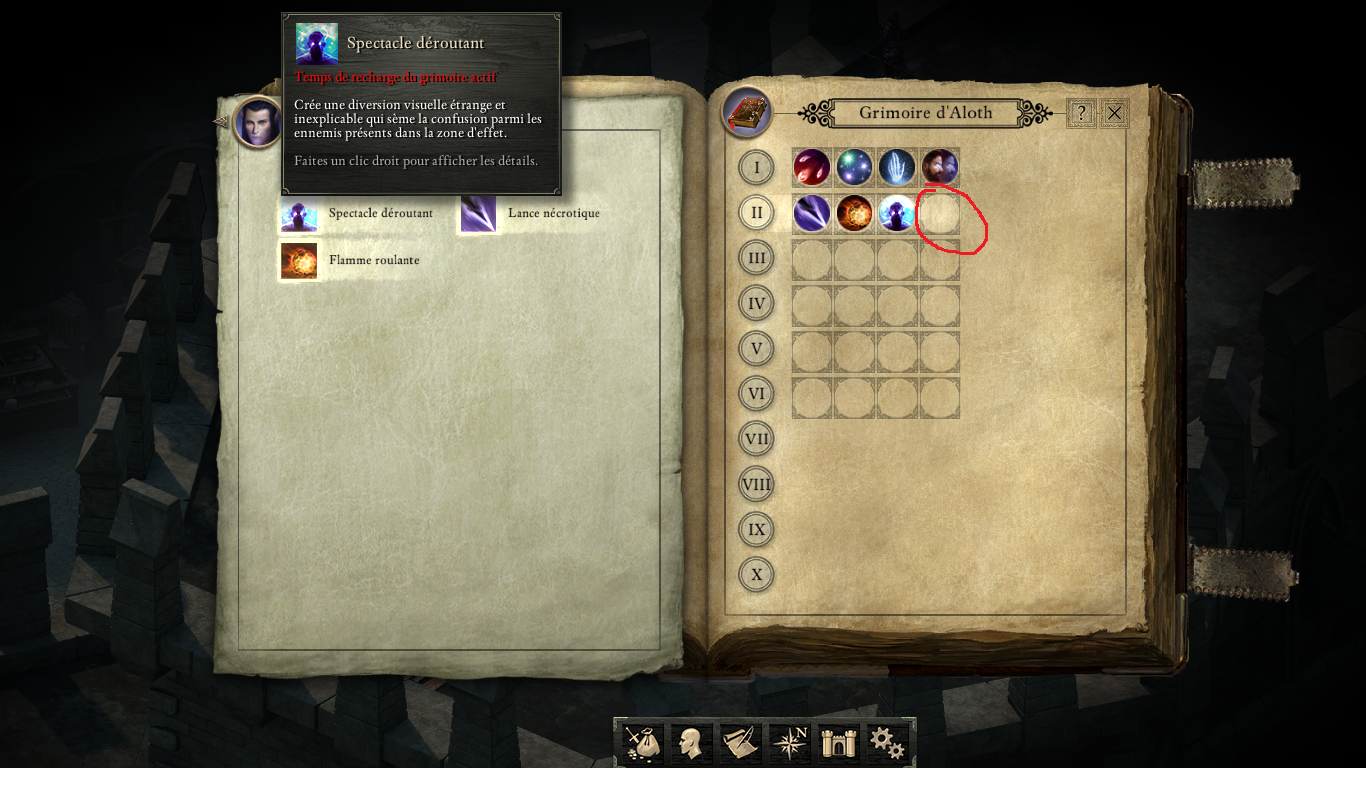Select the Flamme roulante spell icon
Image resolution: width=1366 pixels, height=796 pixels.
pos(299,260)
